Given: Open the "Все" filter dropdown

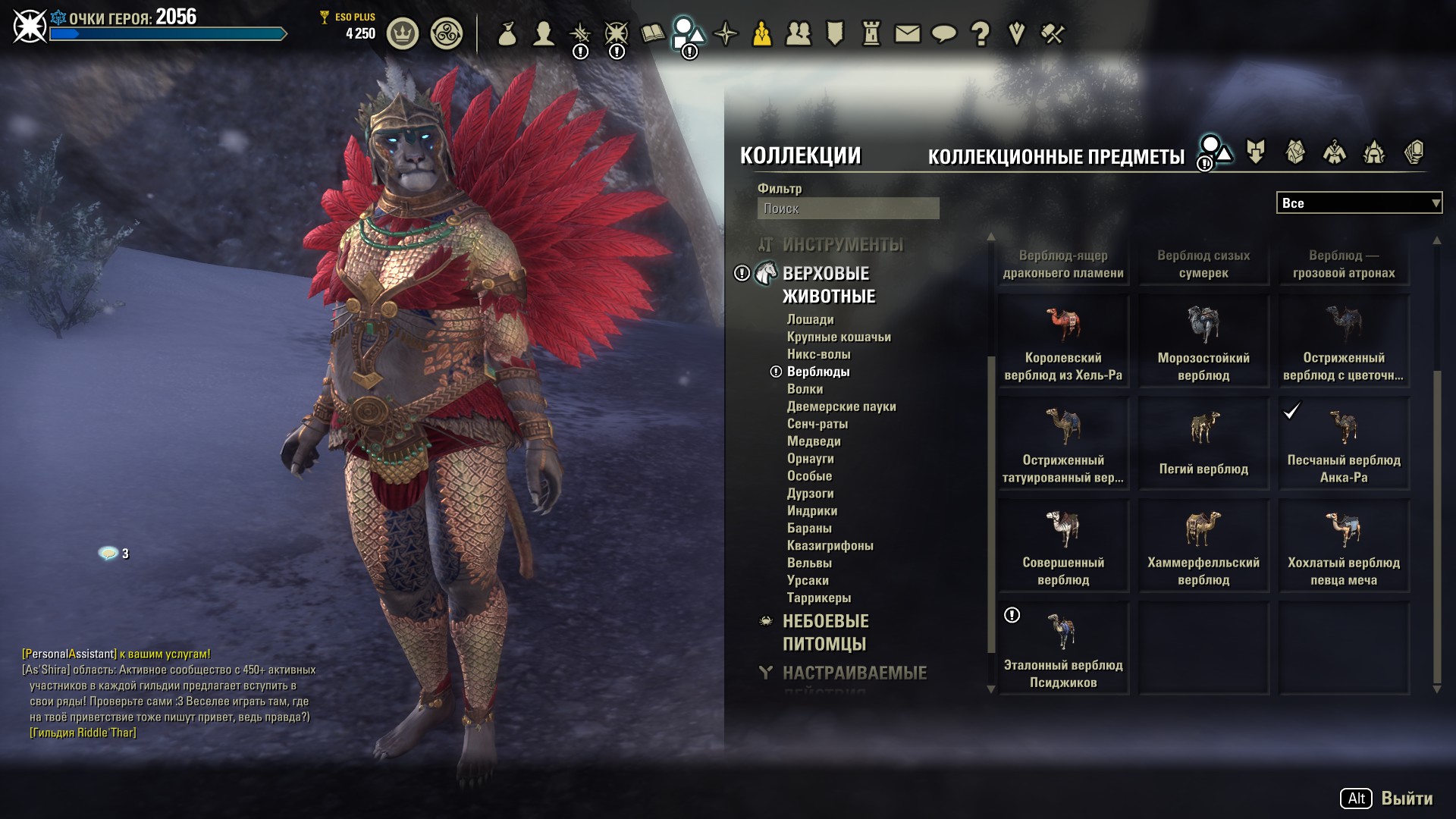Looking at the screenshot, I should tap(1358, 203).
